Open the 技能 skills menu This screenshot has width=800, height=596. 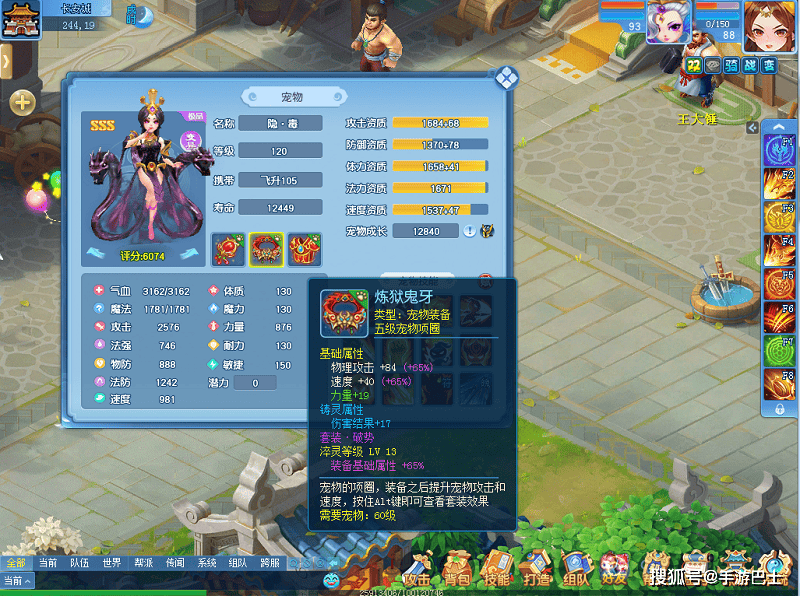pos(497,570)
